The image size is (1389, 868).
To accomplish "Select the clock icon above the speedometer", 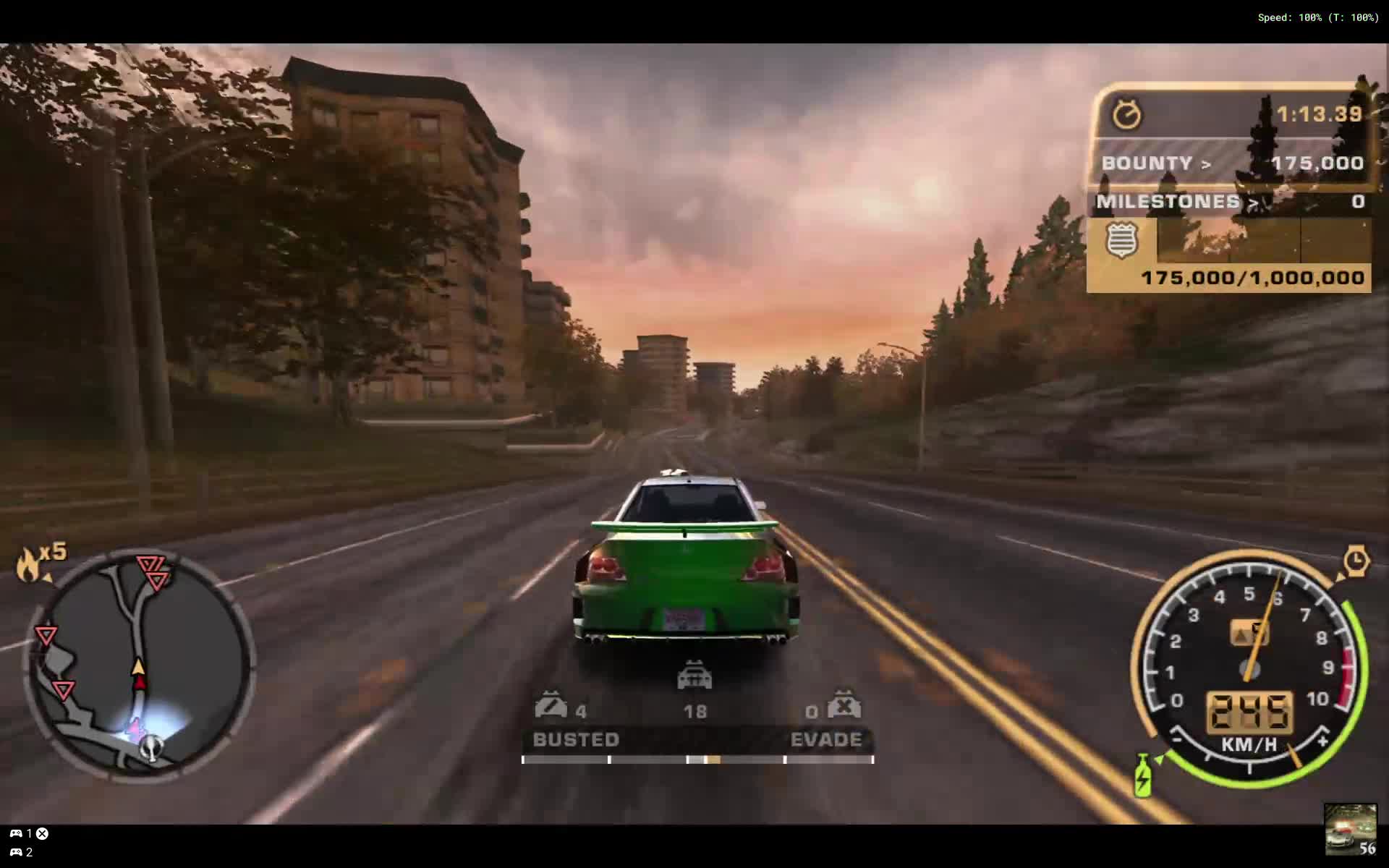I will click(x=1356, y=560).
